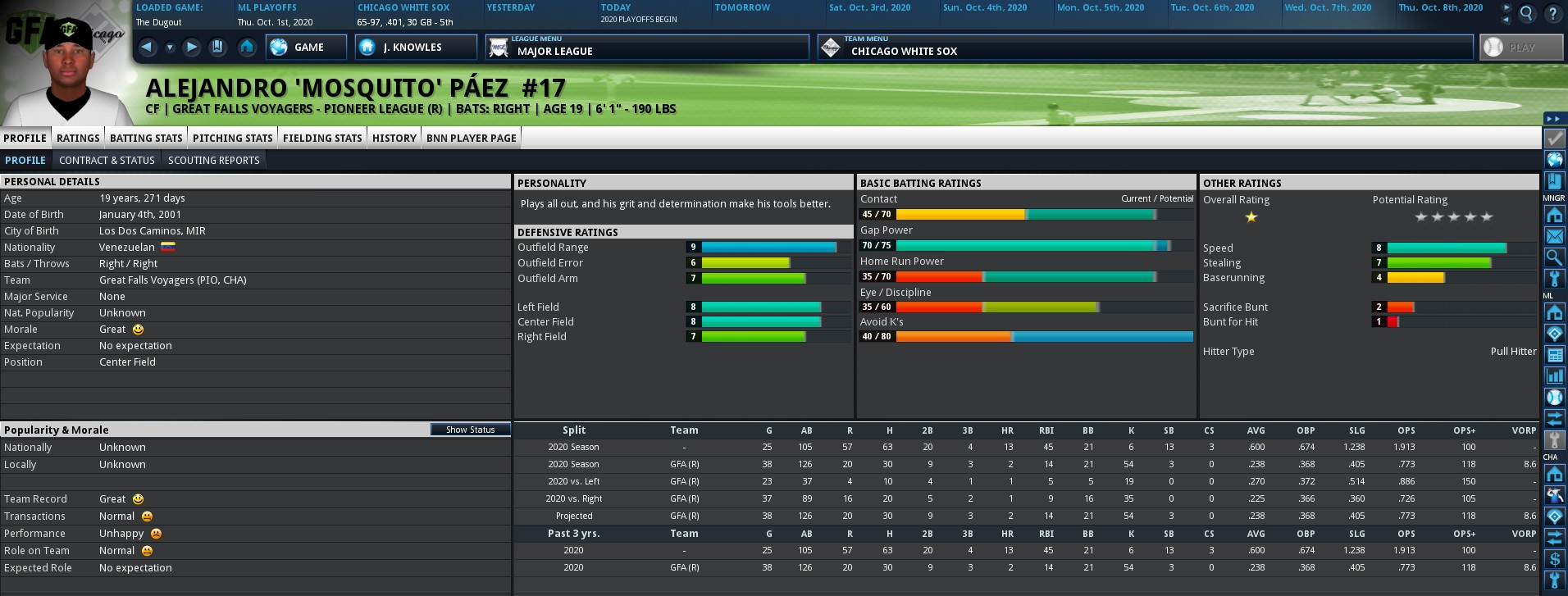Screen dimensions: 1568x596
Task: Select Sat. Oct. 3rd, 2020 in calendar
Action: click(x=869, y=7)
